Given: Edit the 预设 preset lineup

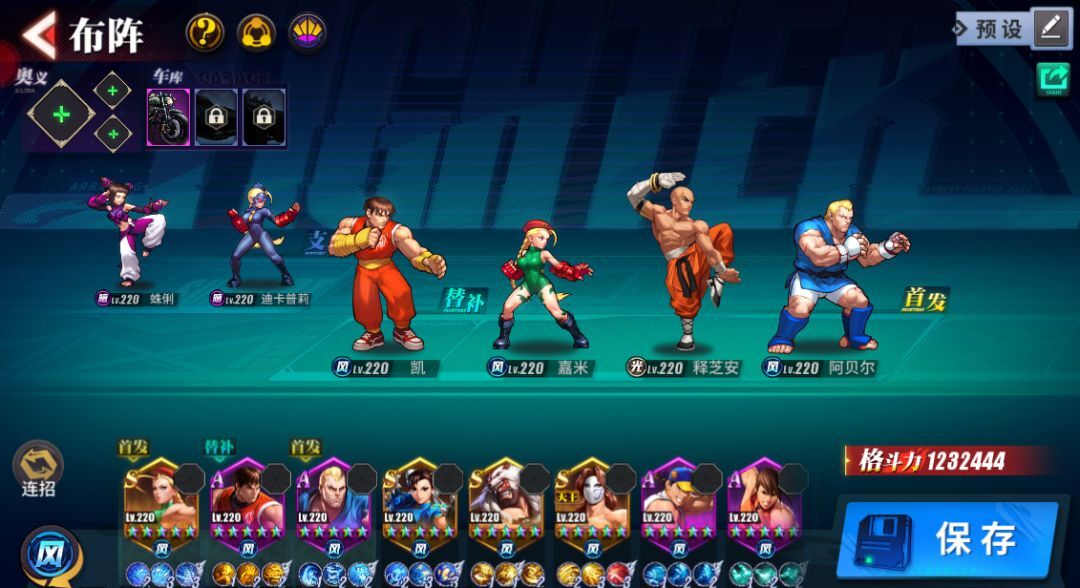Looking at the screenshot, I should click(1050, 28).
